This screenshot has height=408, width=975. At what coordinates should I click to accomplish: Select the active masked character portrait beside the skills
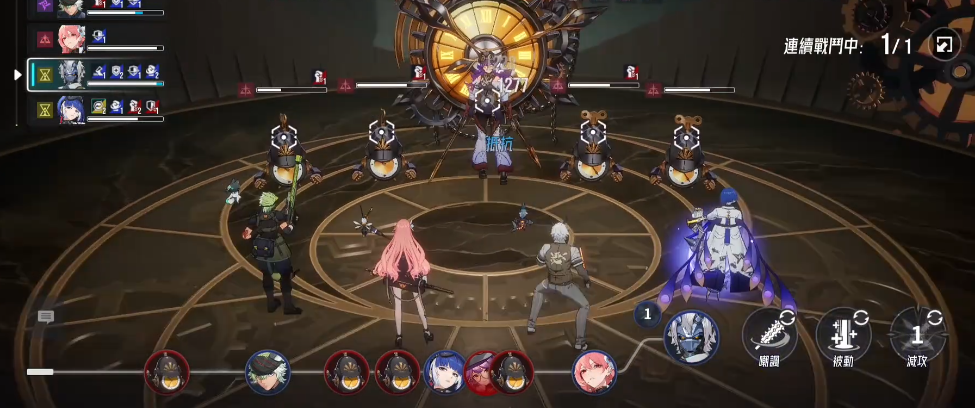pos(691,336)
